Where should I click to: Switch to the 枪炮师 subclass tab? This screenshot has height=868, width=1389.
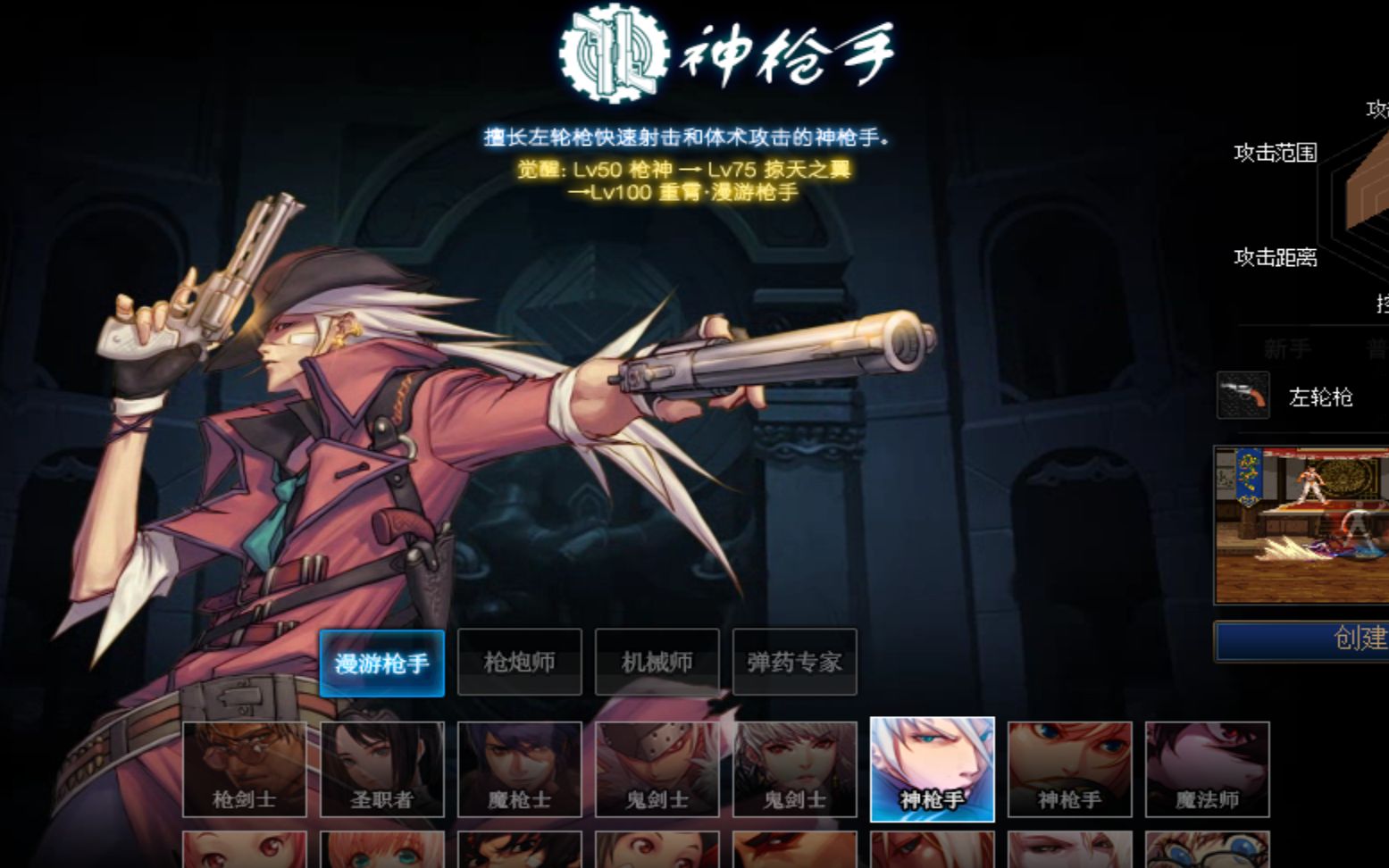tap(519, 662)
